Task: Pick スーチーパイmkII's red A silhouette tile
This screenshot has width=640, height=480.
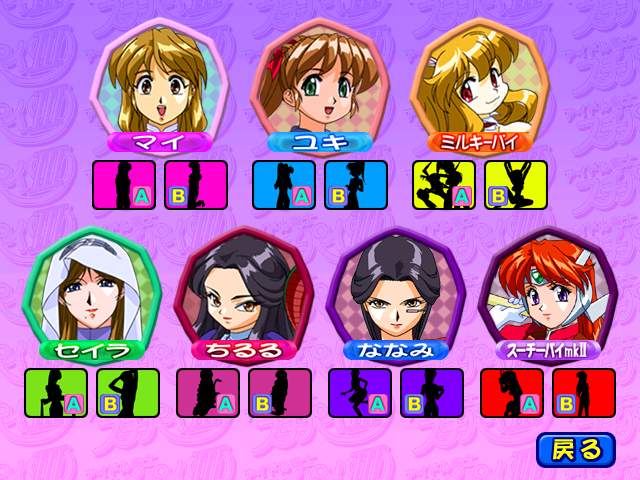Action: tap(512, 393)
